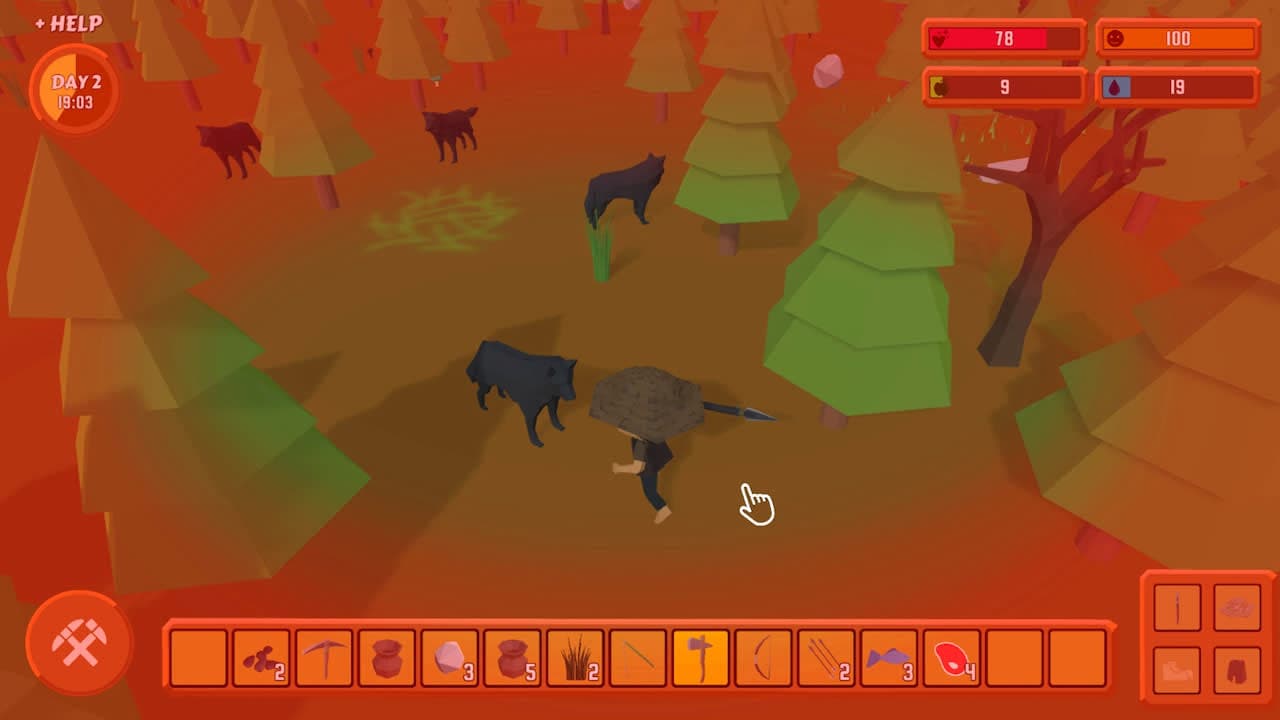This screenshot has width=1280, height=720.
Task: Click the Day 2 clock display
Action: 76,90
